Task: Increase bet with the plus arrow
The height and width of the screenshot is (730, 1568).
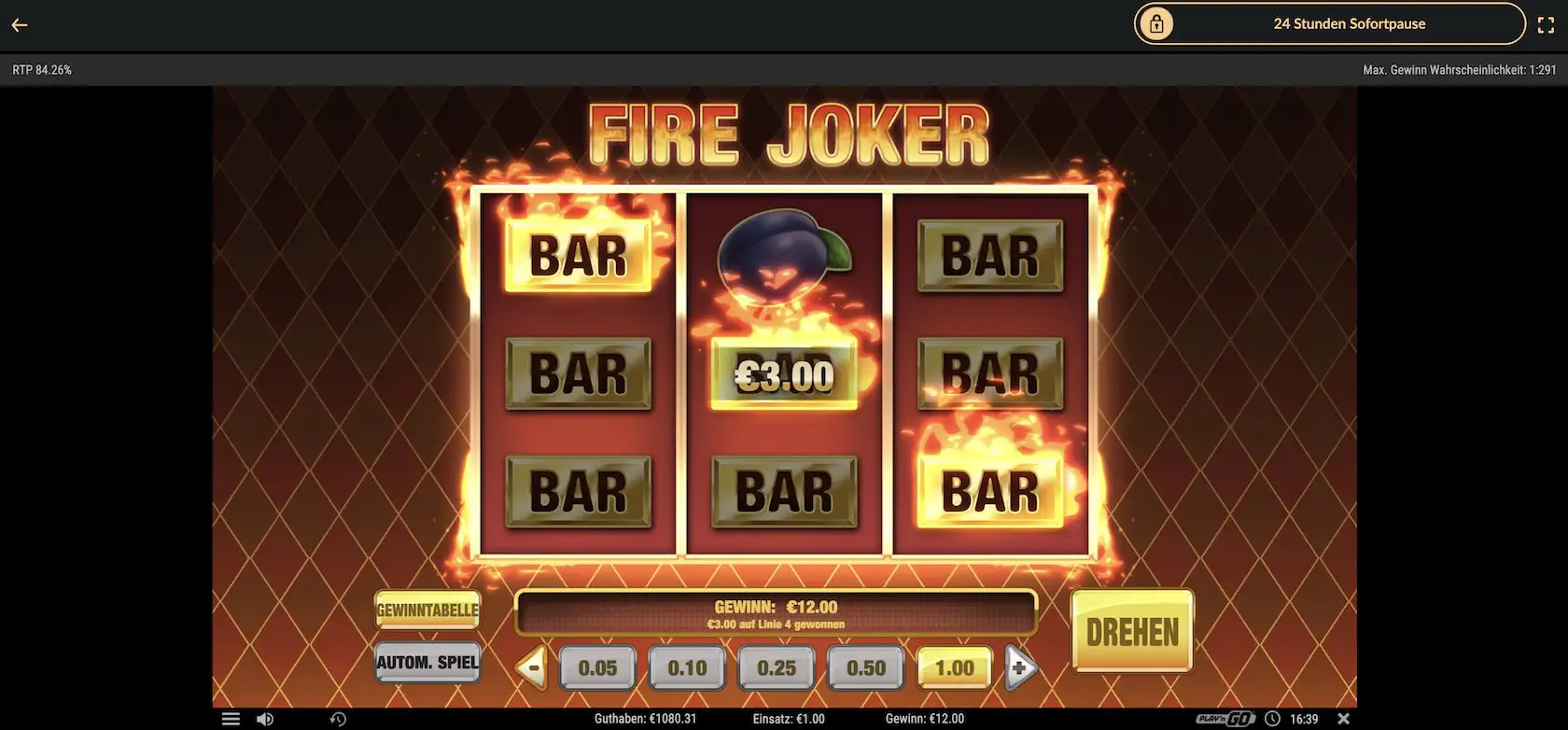Action: click(1020, 668)
